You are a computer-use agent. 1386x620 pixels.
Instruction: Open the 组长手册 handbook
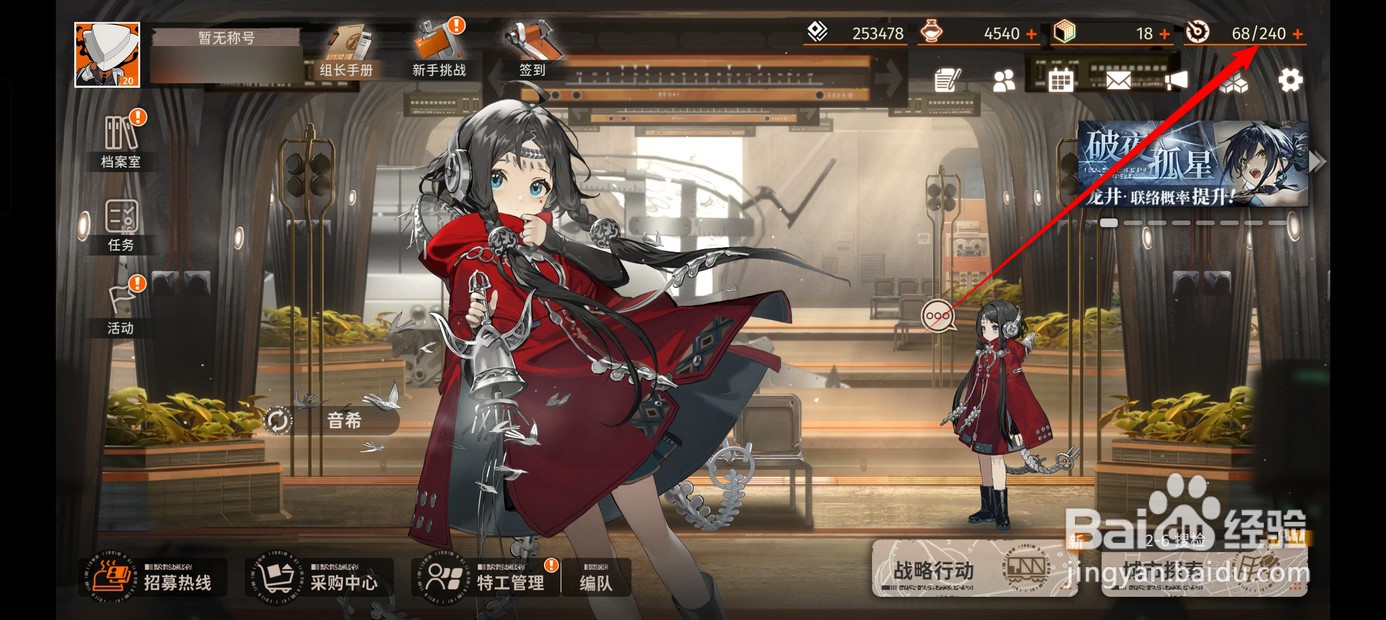pyautogui.click(x=346, y=51)
